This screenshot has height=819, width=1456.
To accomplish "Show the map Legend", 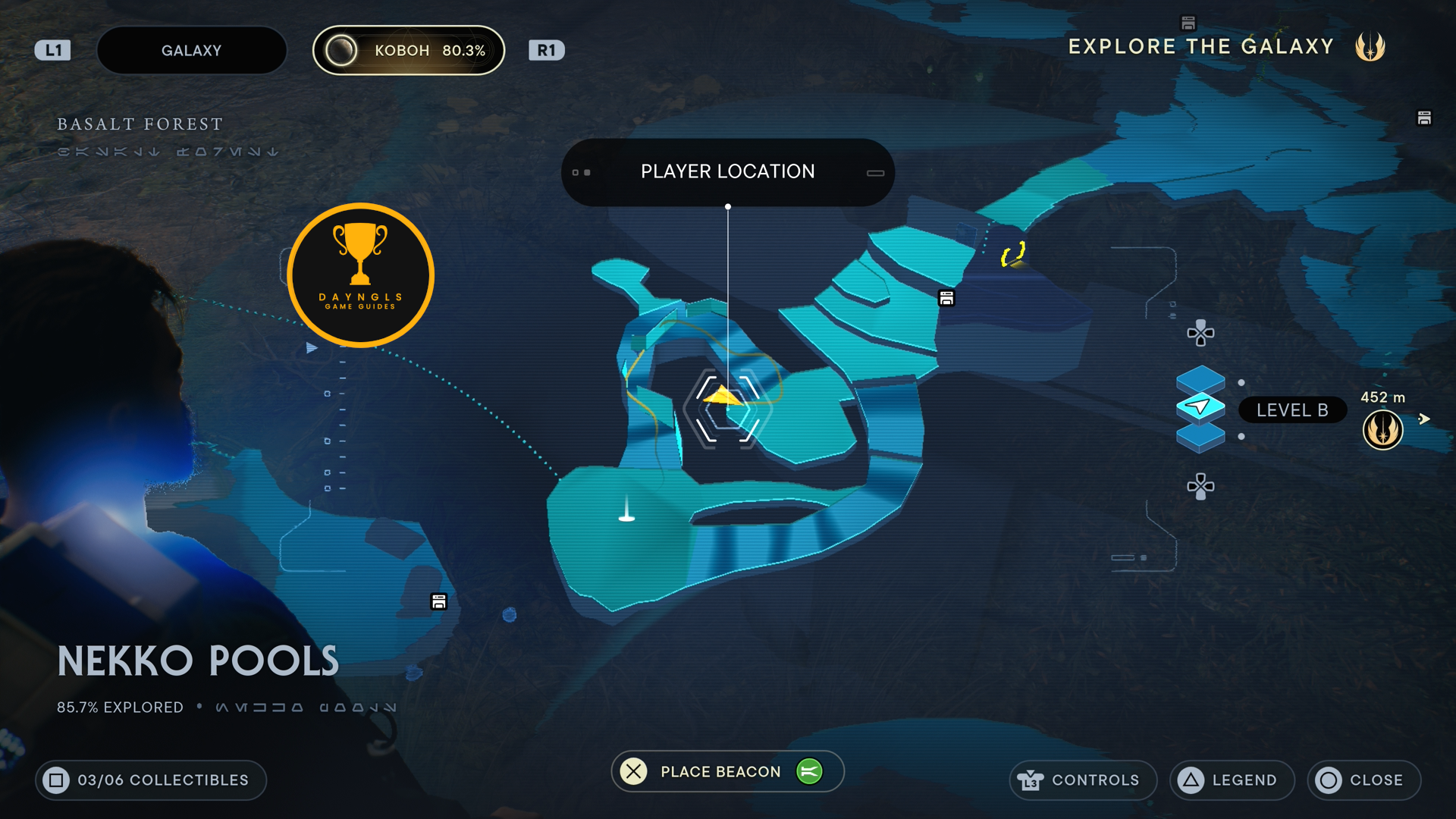I will point(1232,780).
